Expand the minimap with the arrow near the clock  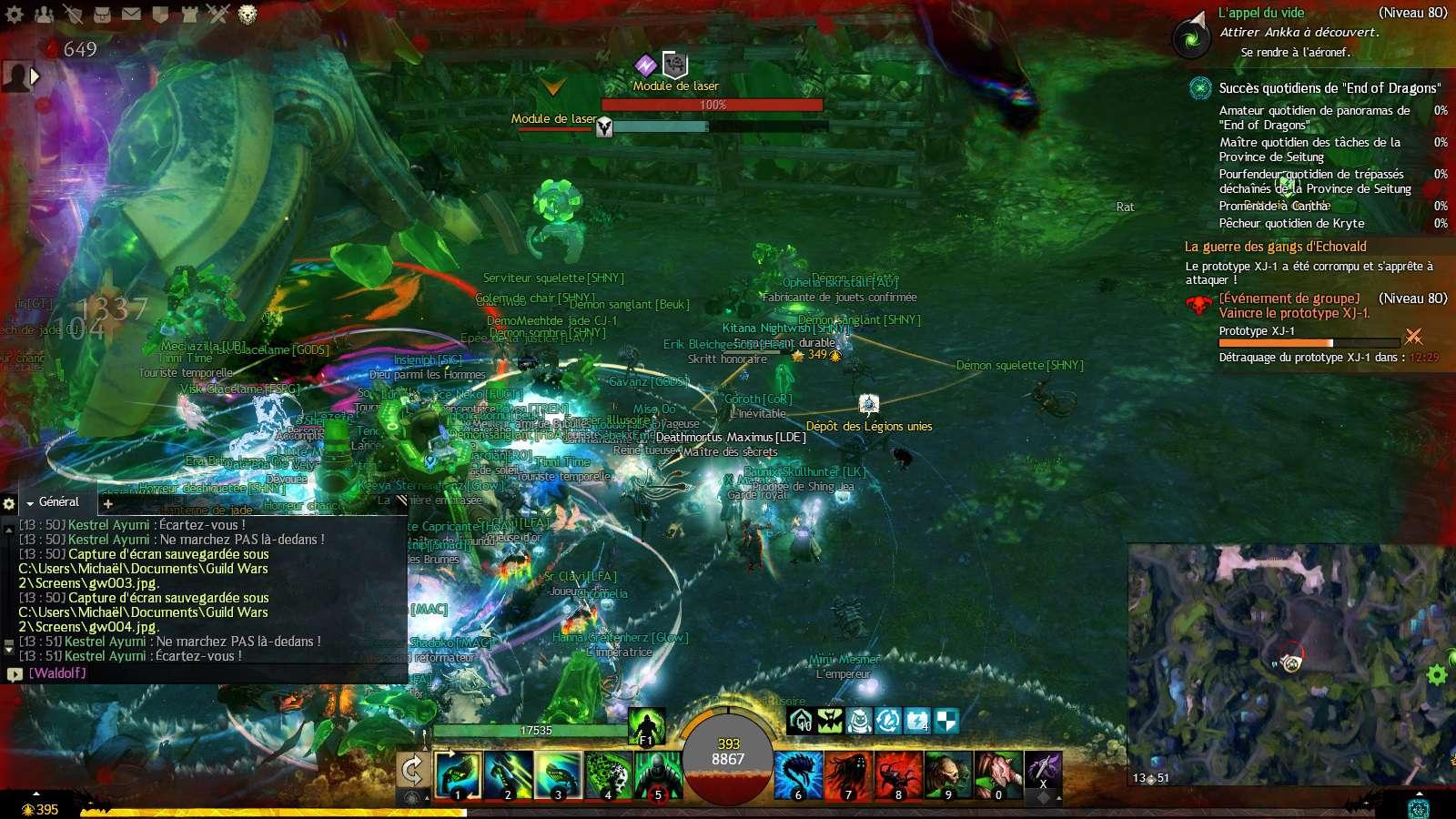1152,780
